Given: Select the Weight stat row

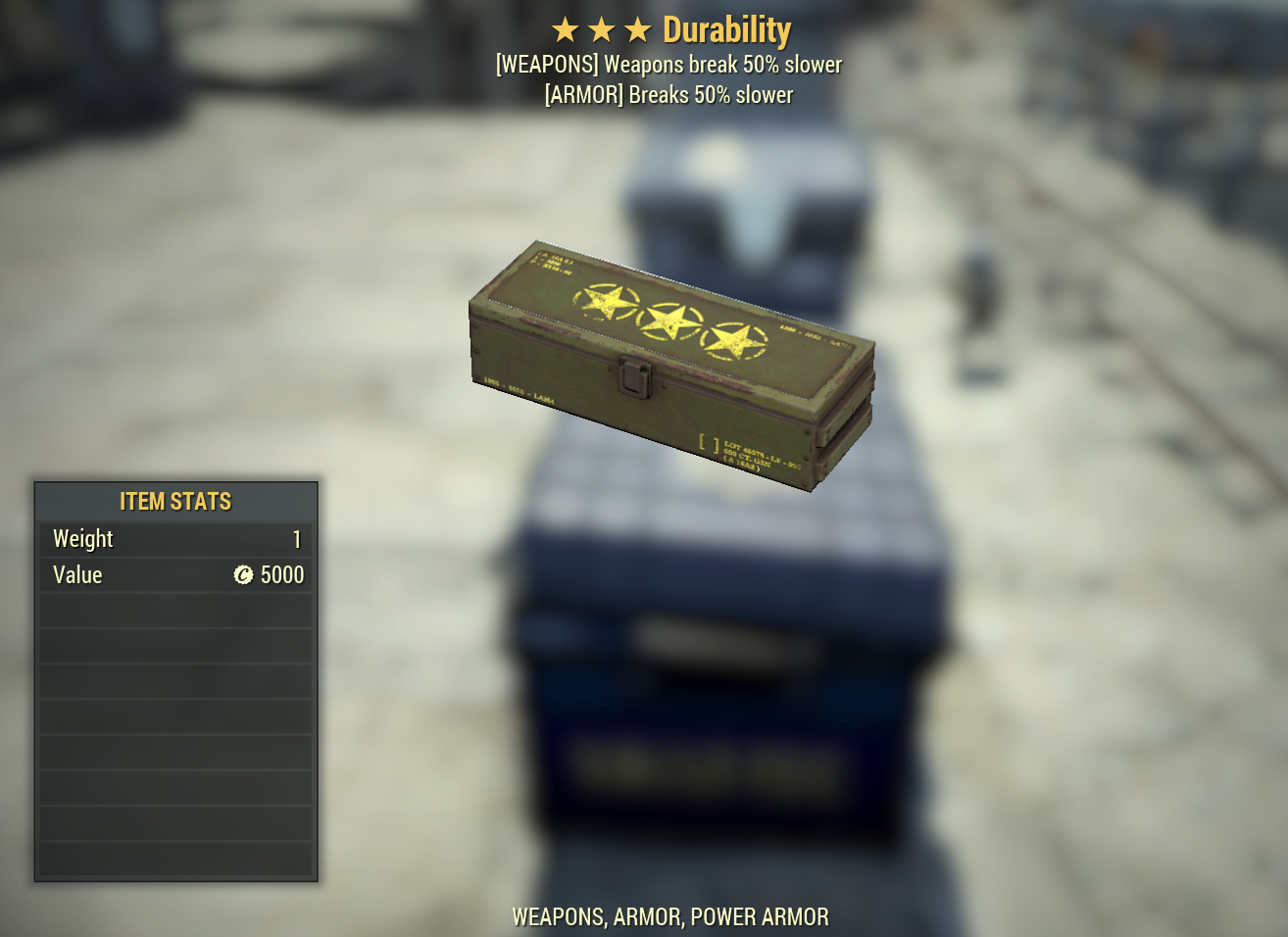Looking at the screenshot, I should coord(174,538).
